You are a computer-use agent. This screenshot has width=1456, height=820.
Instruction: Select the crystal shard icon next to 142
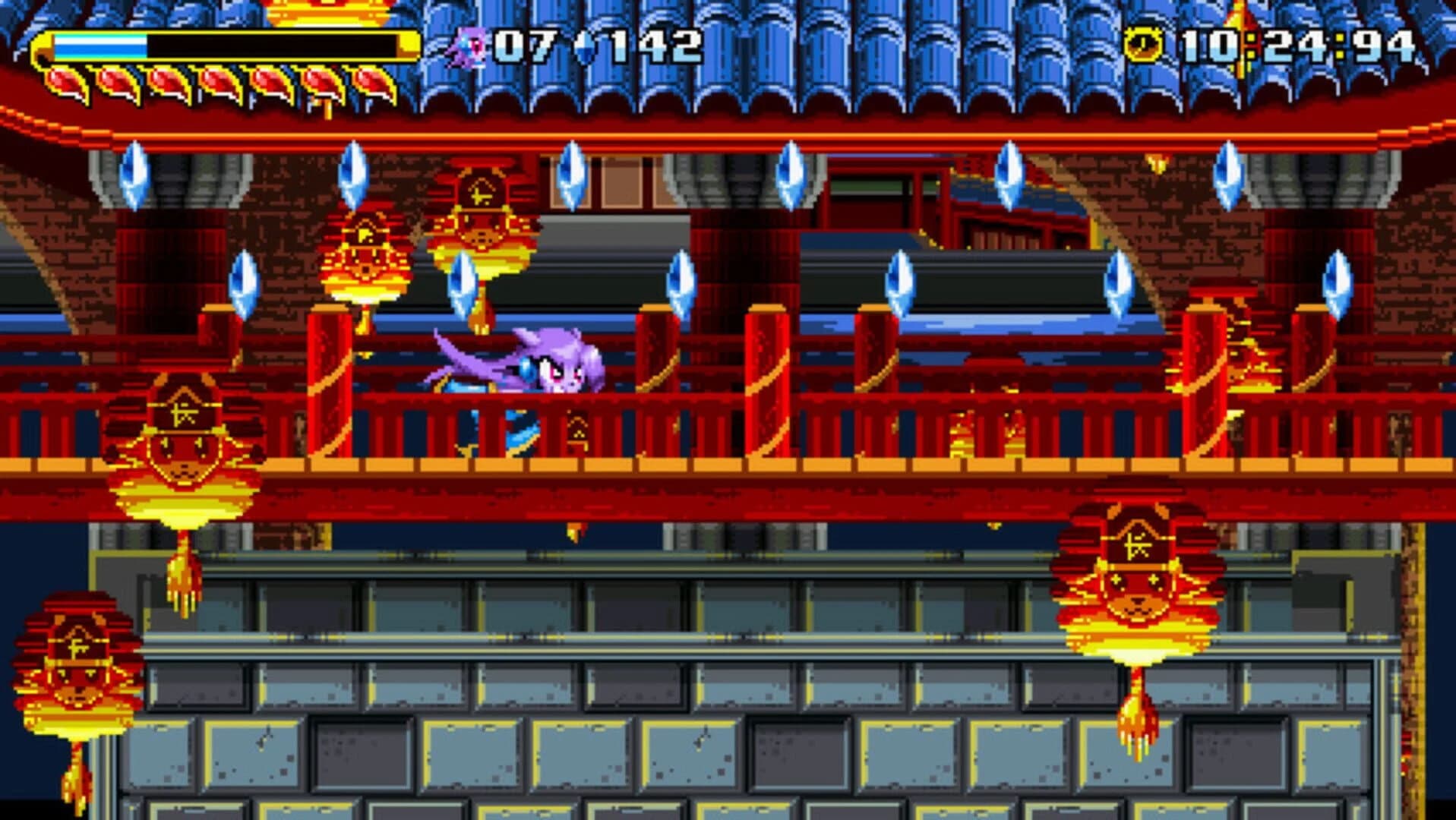click(x=585, y=46)
